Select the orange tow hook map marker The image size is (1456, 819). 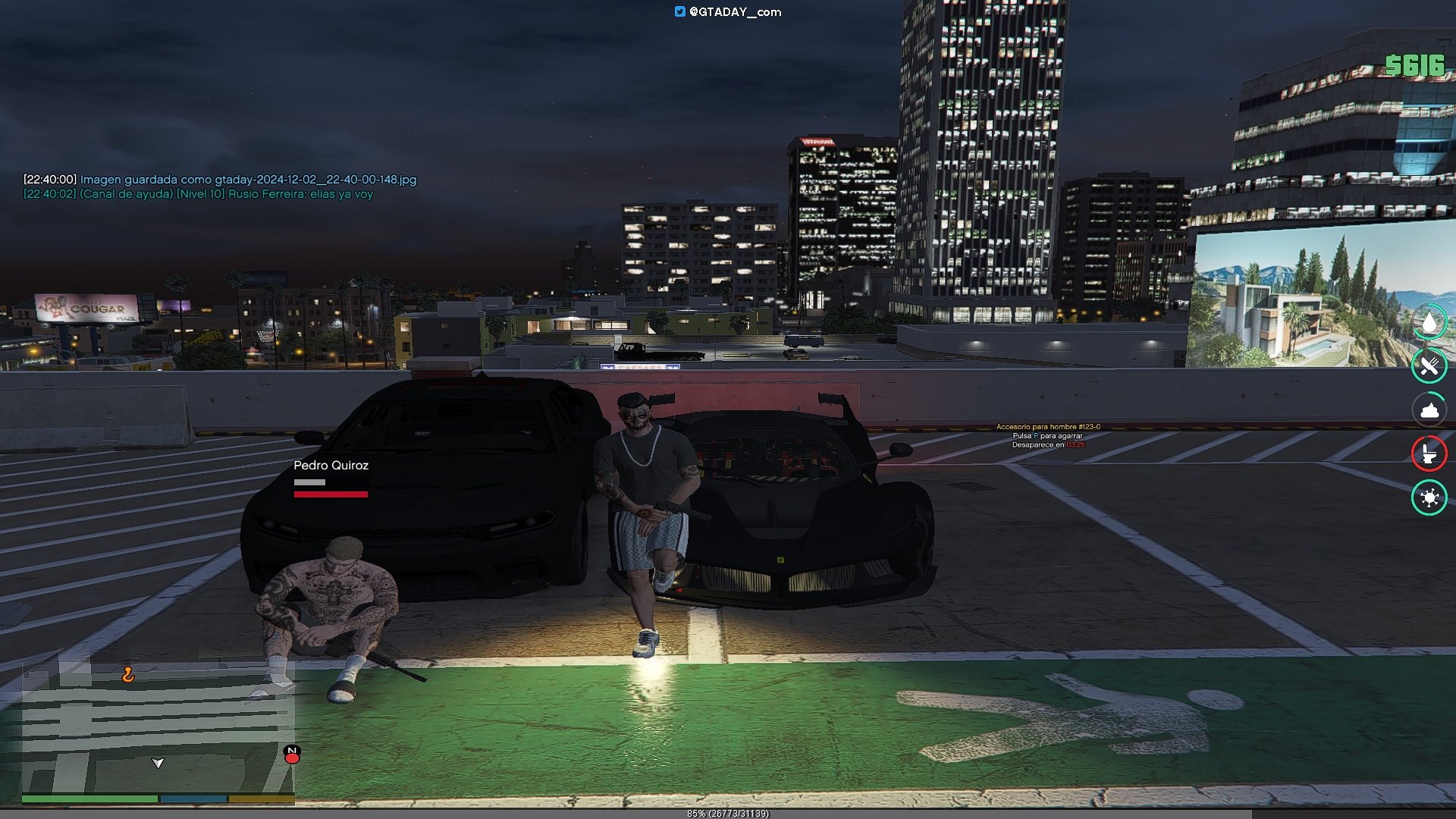point(128,674)
